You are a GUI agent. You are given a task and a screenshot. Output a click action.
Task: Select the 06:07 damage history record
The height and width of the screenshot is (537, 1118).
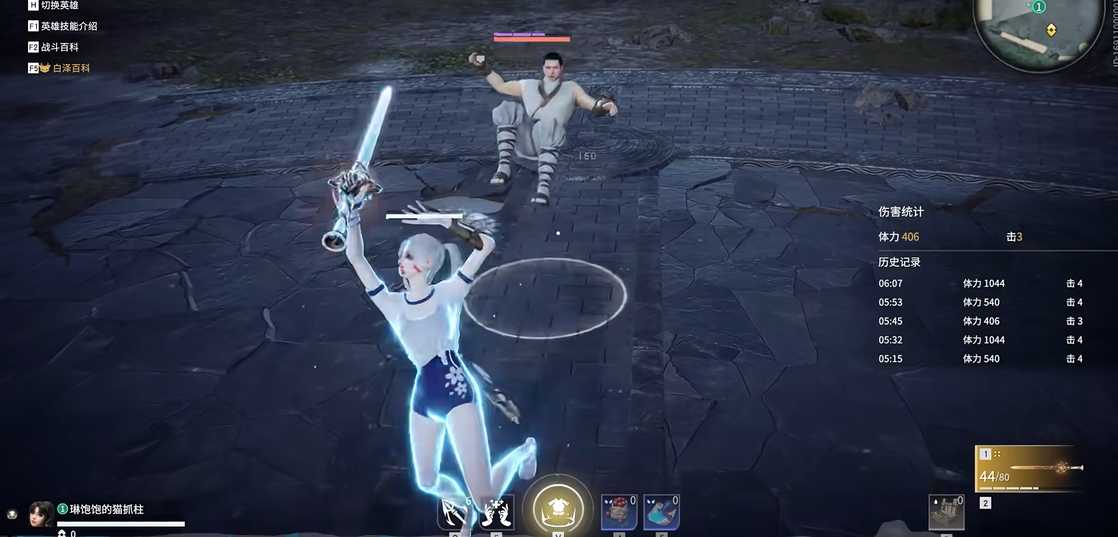point(980,283)
